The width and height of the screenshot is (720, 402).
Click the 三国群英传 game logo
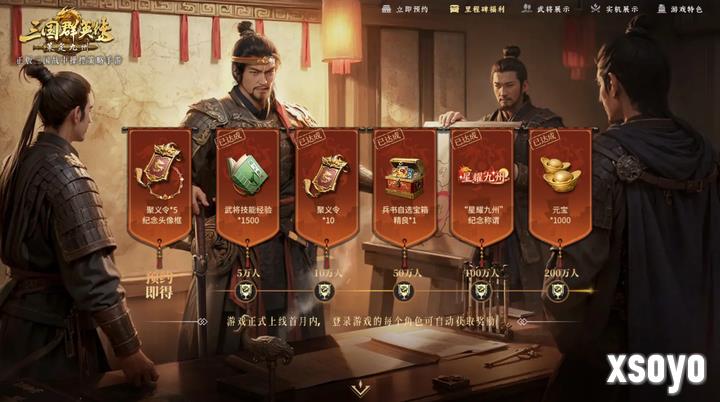pyautogui.click(x=64, y=32)
